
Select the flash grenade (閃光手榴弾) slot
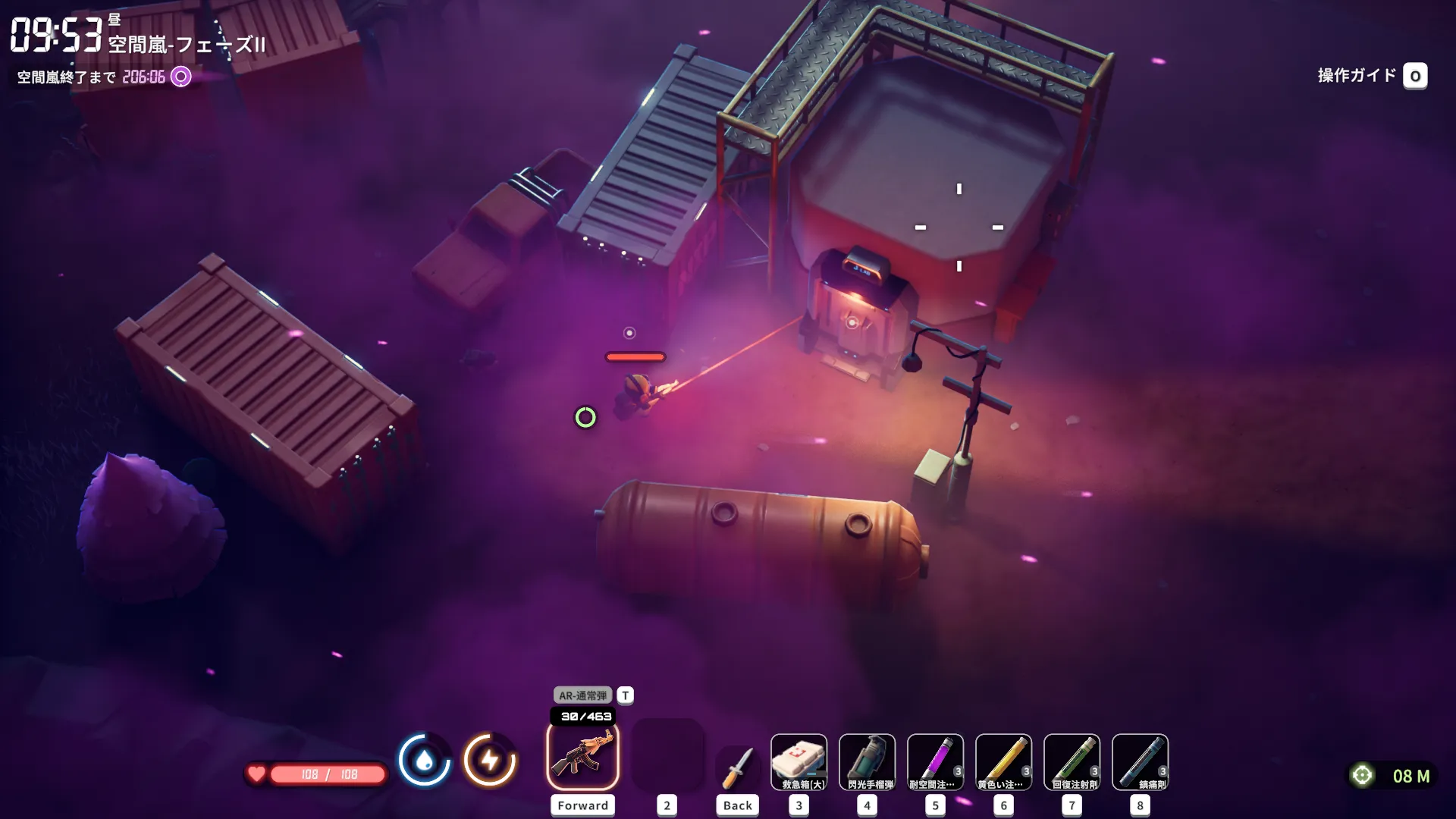tap(867, 761)
